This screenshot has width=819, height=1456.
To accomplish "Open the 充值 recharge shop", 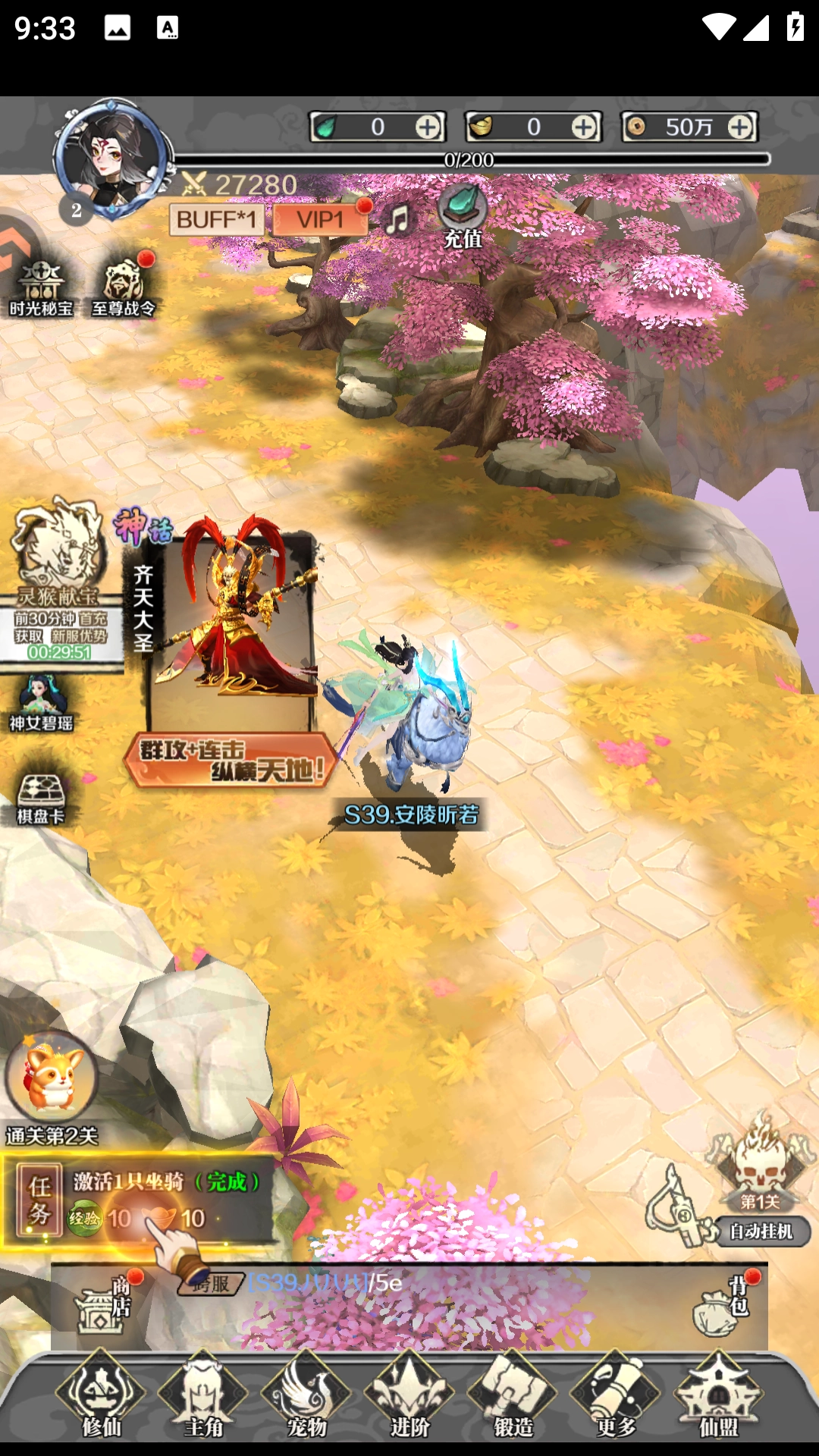I will tap(463, 216).
